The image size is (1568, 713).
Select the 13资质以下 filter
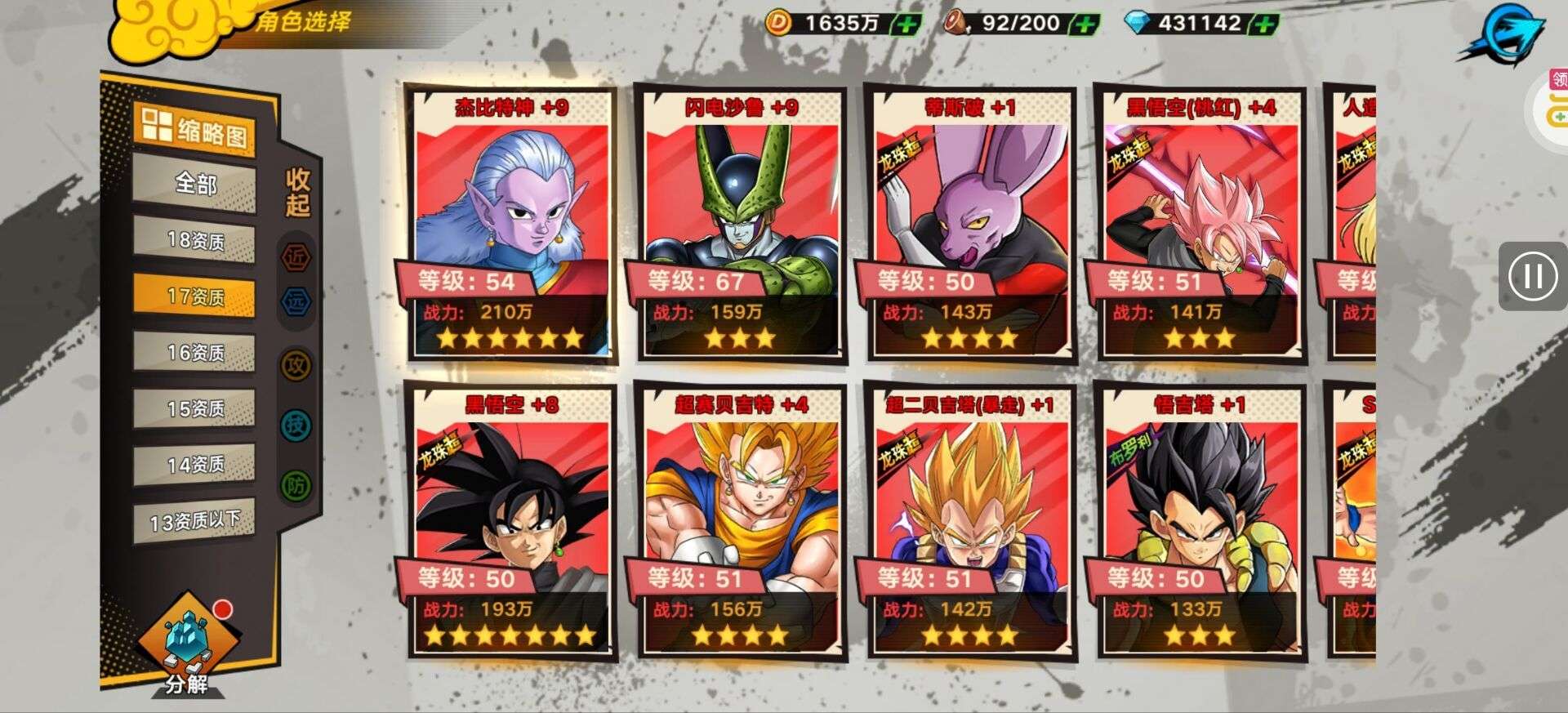point(195,520)
